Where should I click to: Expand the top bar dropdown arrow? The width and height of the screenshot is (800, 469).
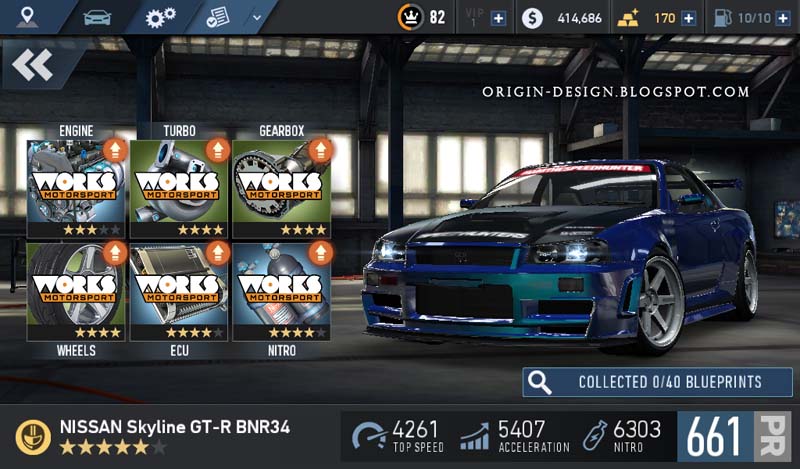pos(257,17)
